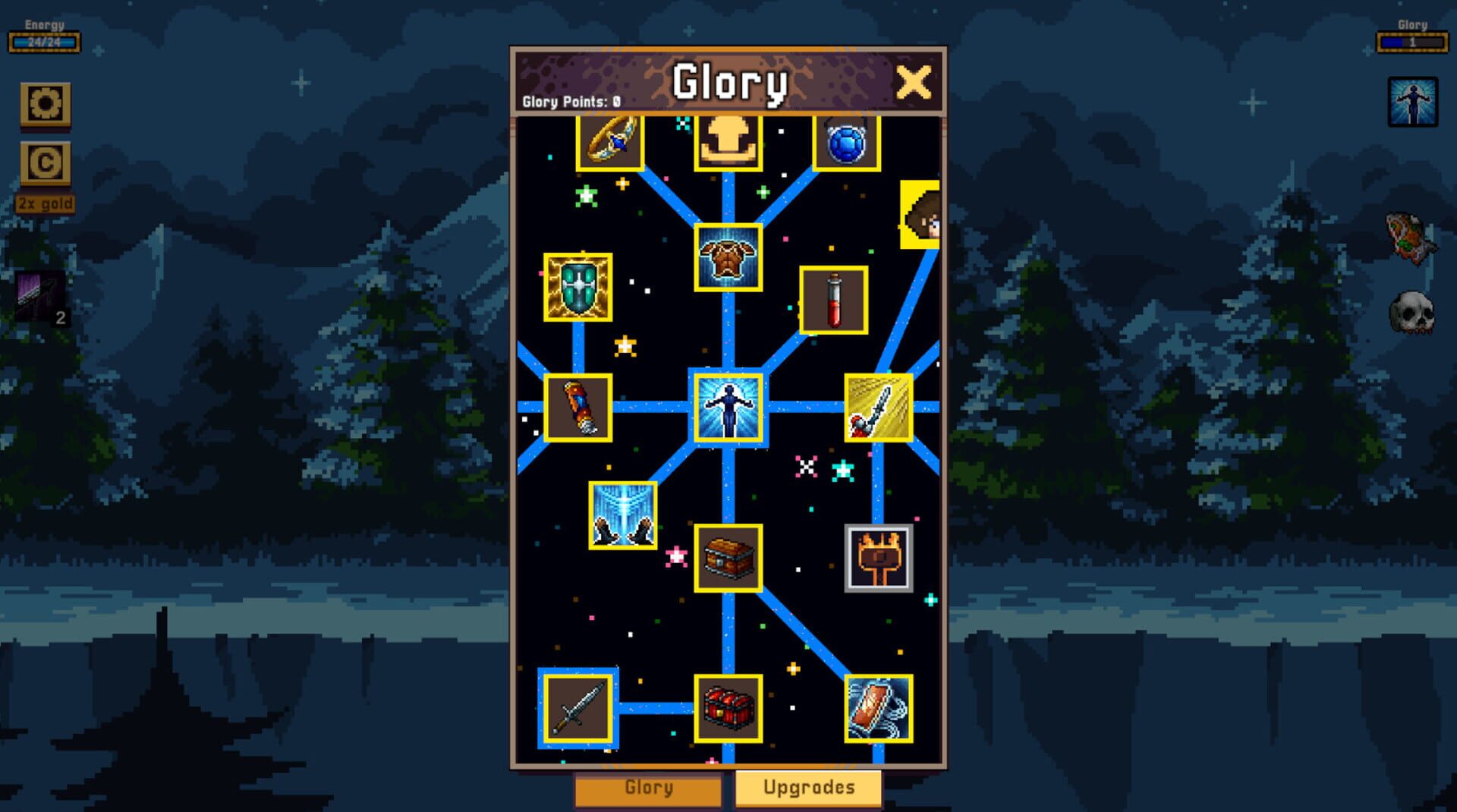The image size is (1457, 812).
Task: Select the chest armor node
Action: pos(728,258)
